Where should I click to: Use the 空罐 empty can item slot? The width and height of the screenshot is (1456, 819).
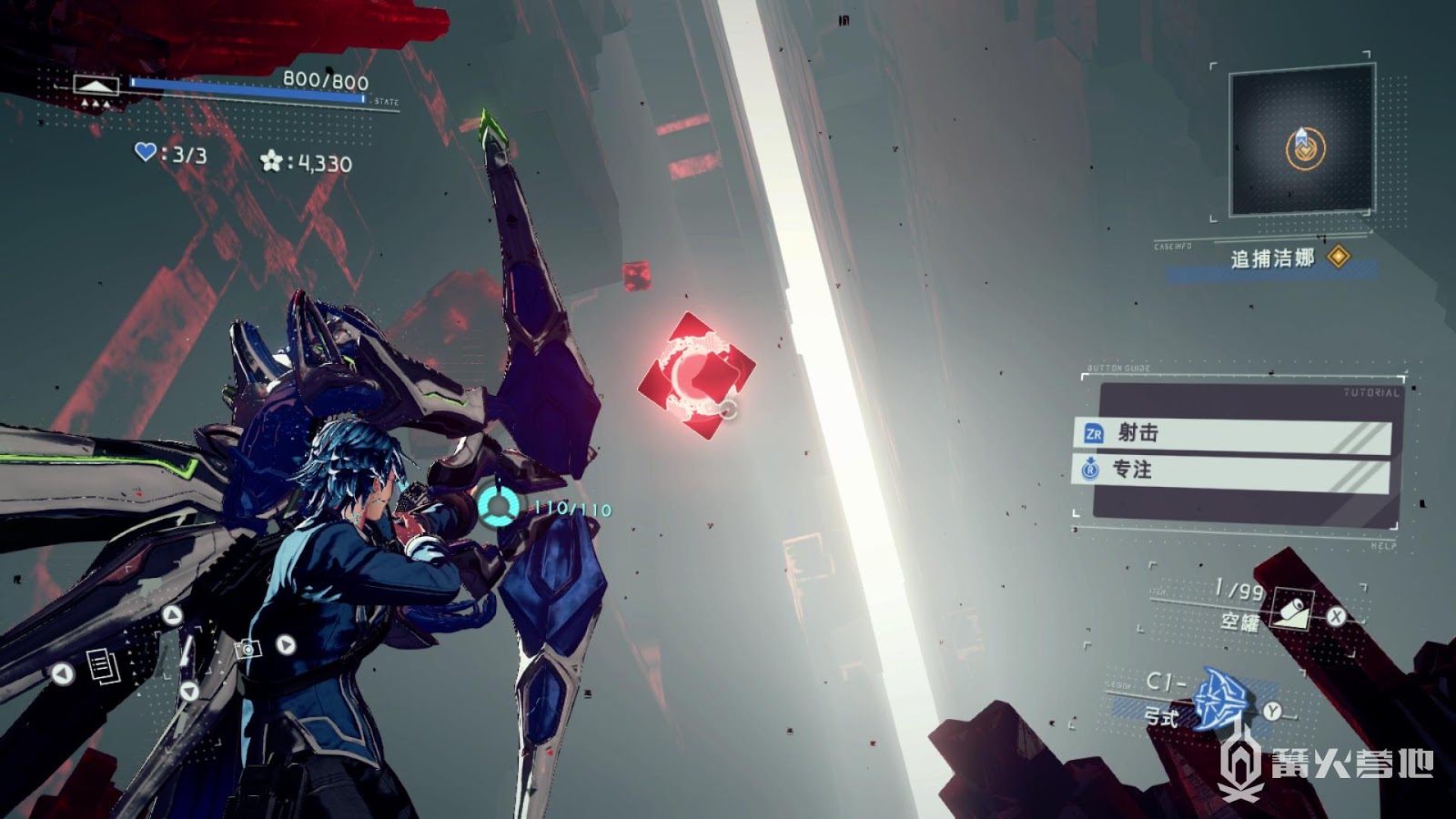click(1290, 608)
